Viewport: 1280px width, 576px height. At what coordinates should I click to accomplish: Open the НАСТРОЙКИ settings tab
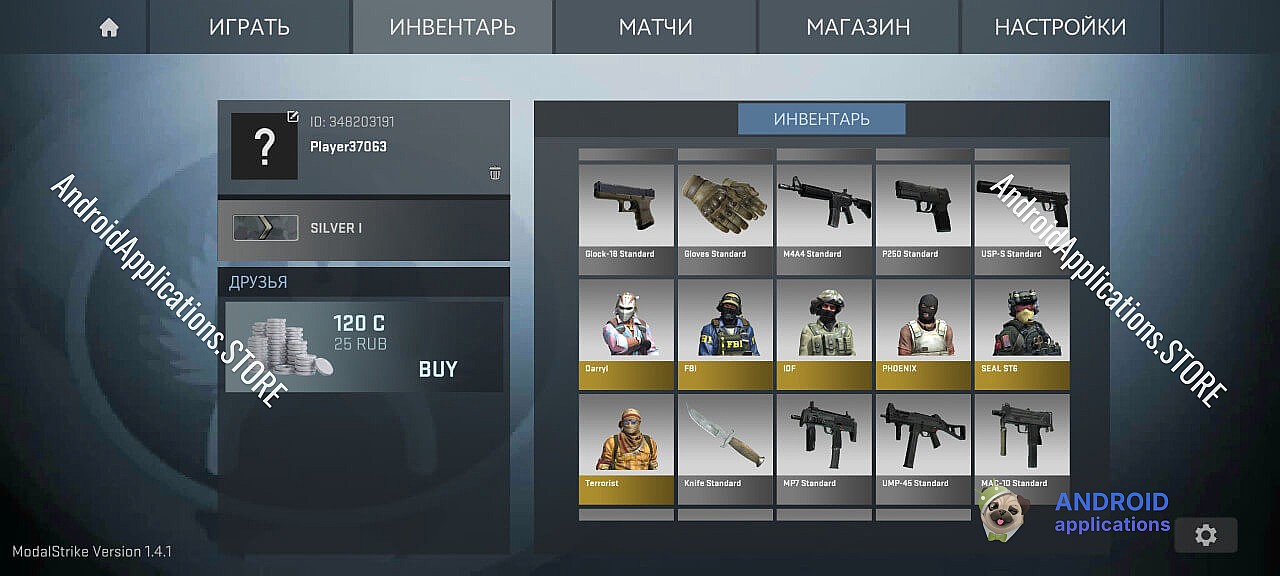coord(1060,27)
